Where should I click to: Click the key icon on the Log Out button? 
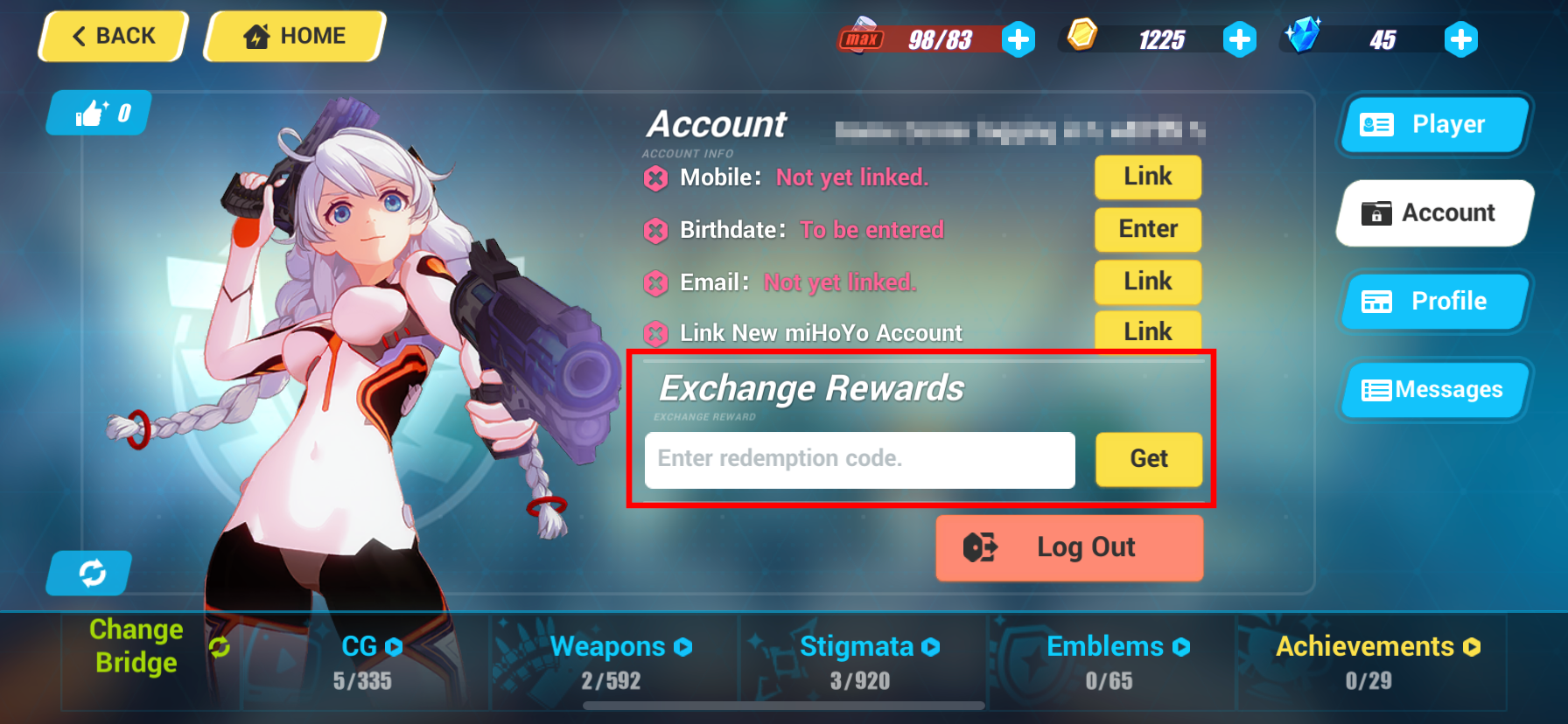coord(980,547)
